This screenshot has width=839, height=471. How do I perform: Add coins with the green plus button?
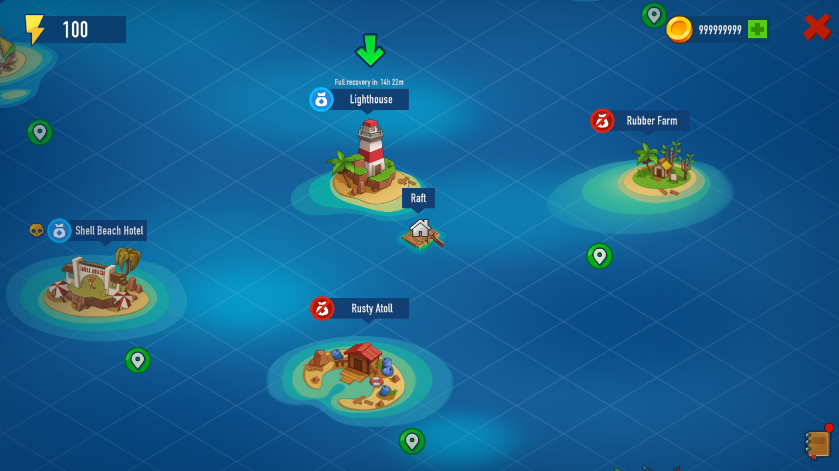click(757, 29)
